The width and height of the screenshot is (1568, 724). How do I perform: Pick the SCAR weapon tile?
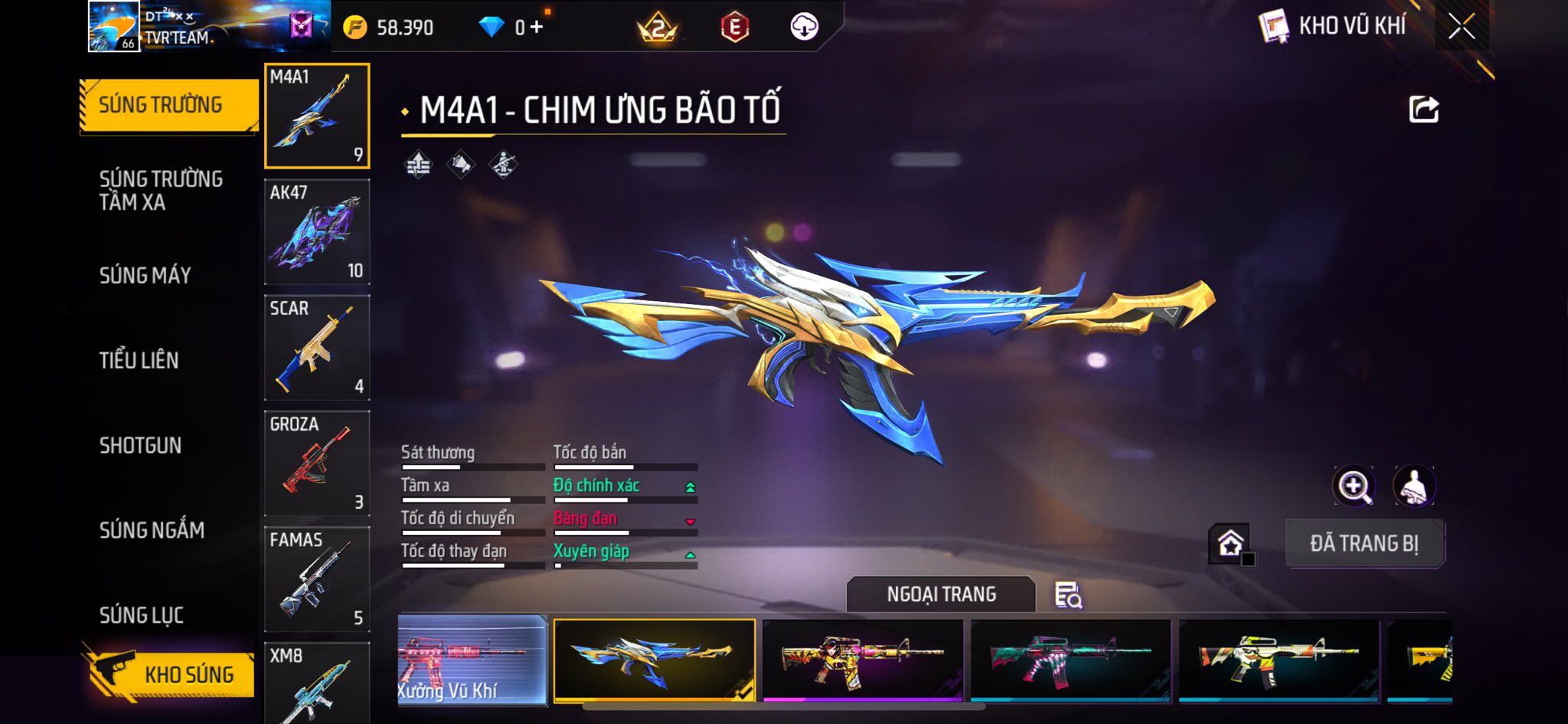coord(317,348)
